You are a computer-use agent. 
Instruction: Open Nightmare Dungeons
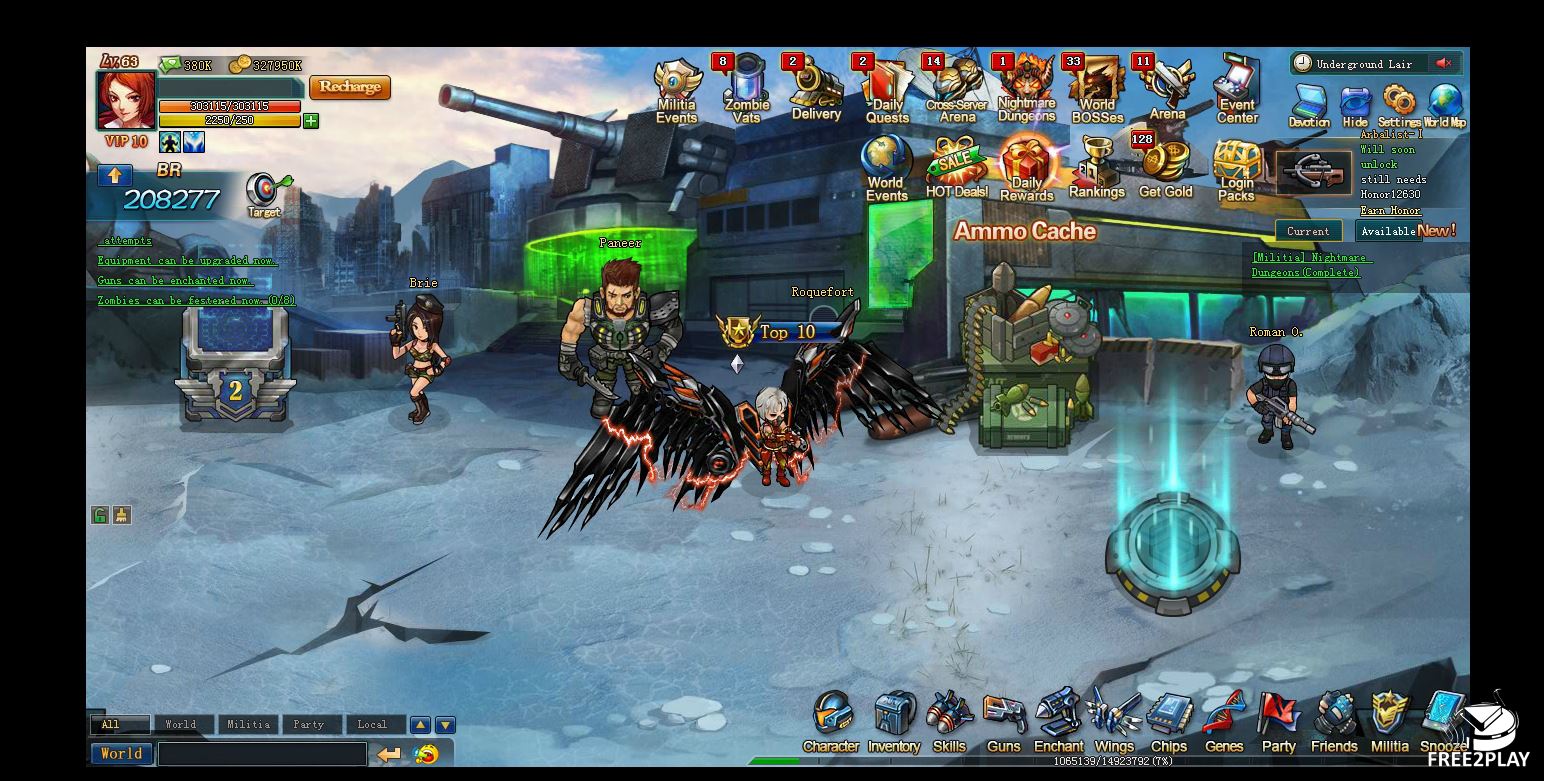coord(1026,90)
